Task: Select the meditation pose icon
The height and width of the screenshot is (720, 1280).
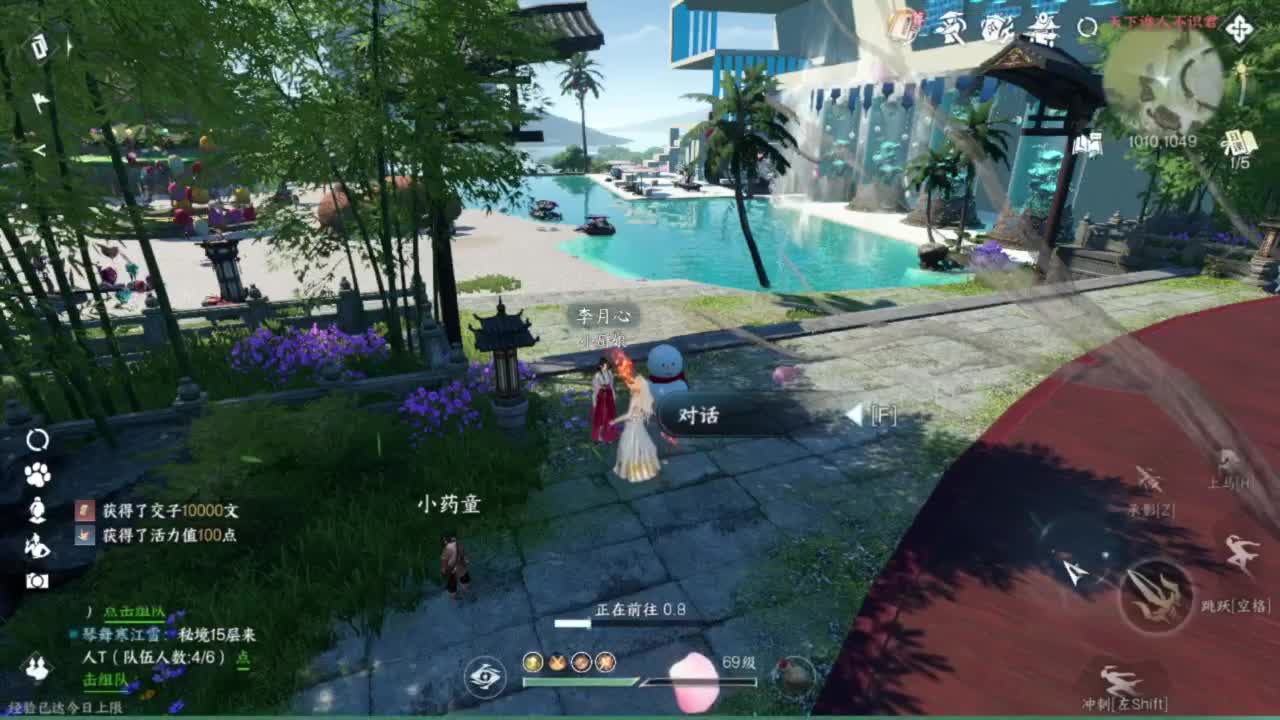Action: pos(37,511)
